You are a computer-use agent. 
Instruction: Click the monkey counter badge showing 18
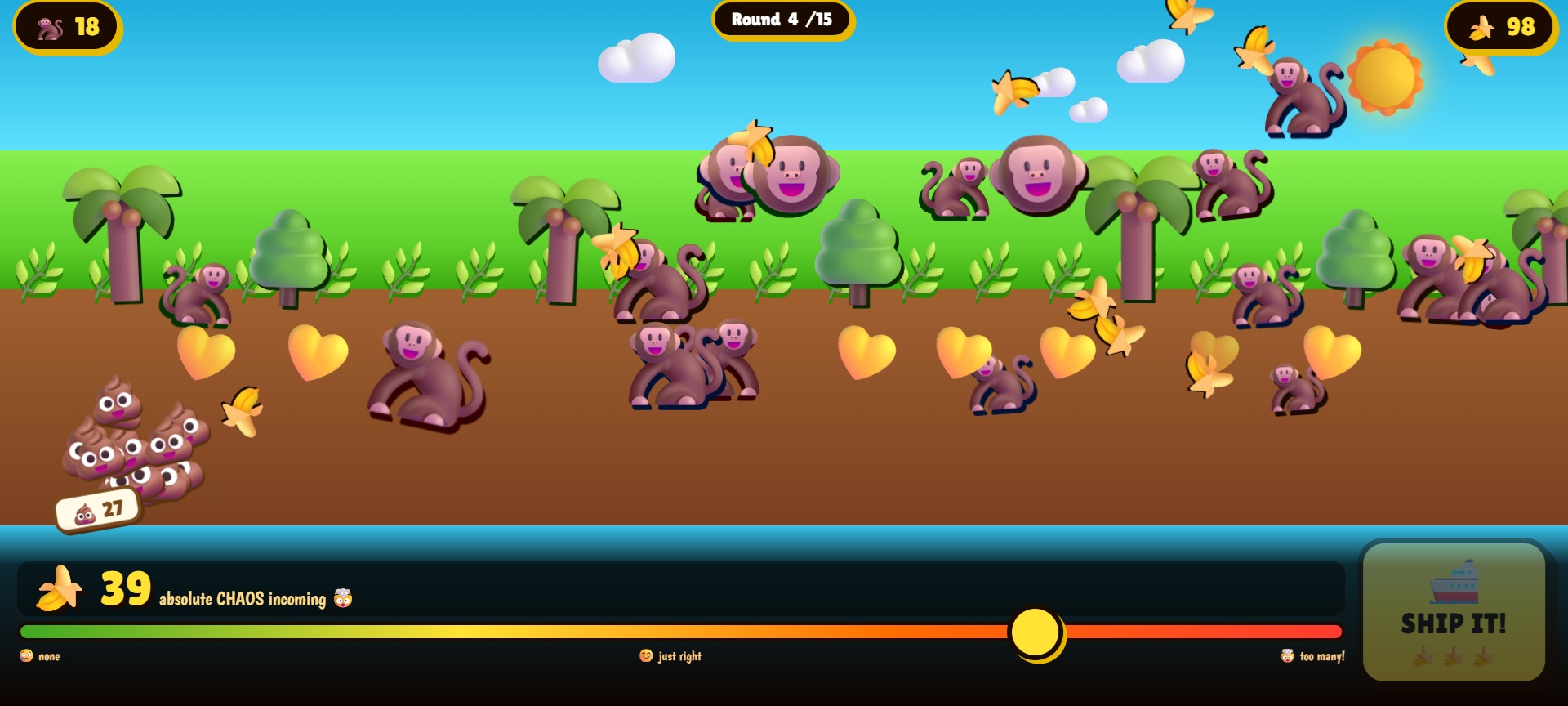[x=67, y=27]
